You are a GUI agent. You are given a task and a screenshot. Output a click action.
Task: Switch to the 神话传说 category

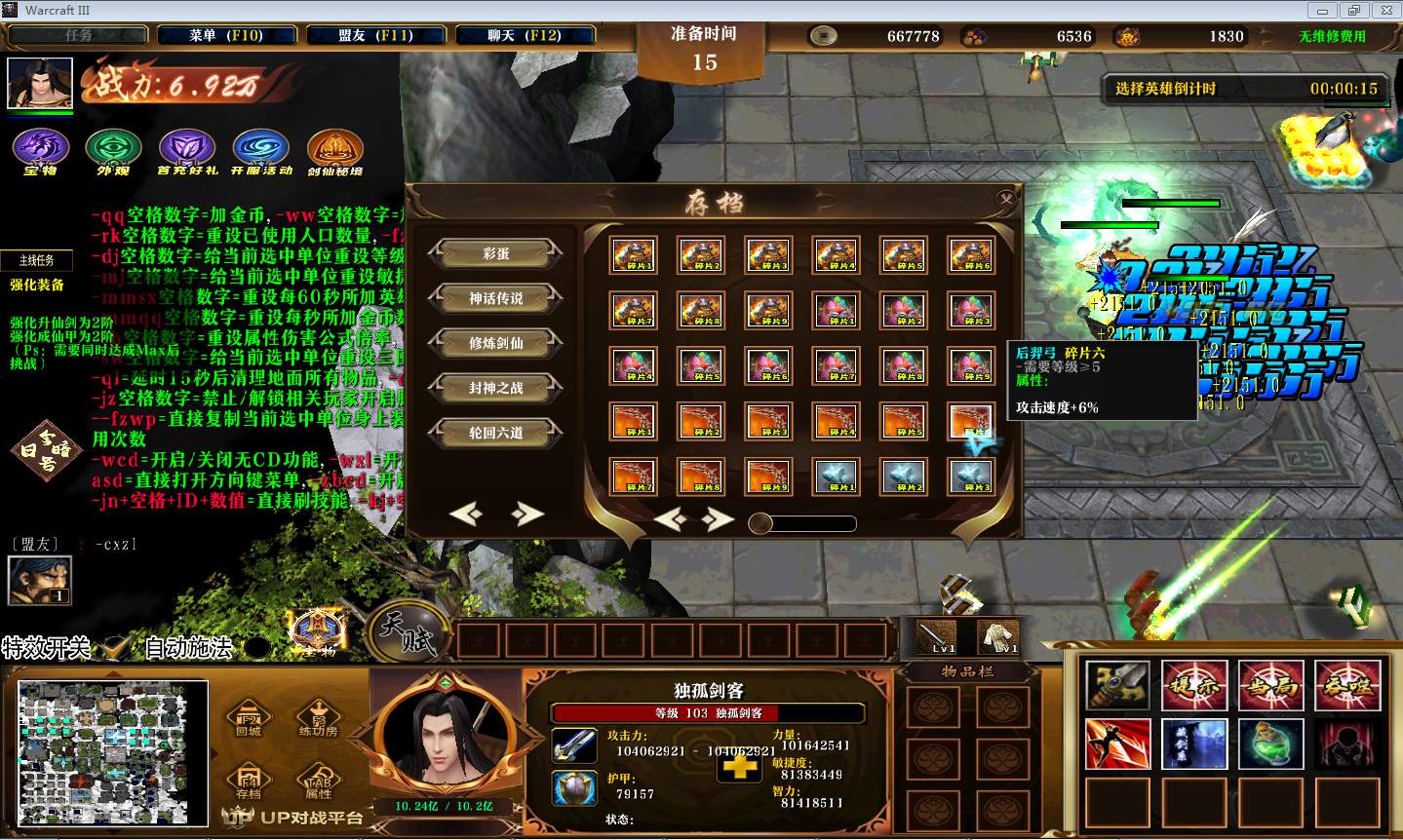495,298
